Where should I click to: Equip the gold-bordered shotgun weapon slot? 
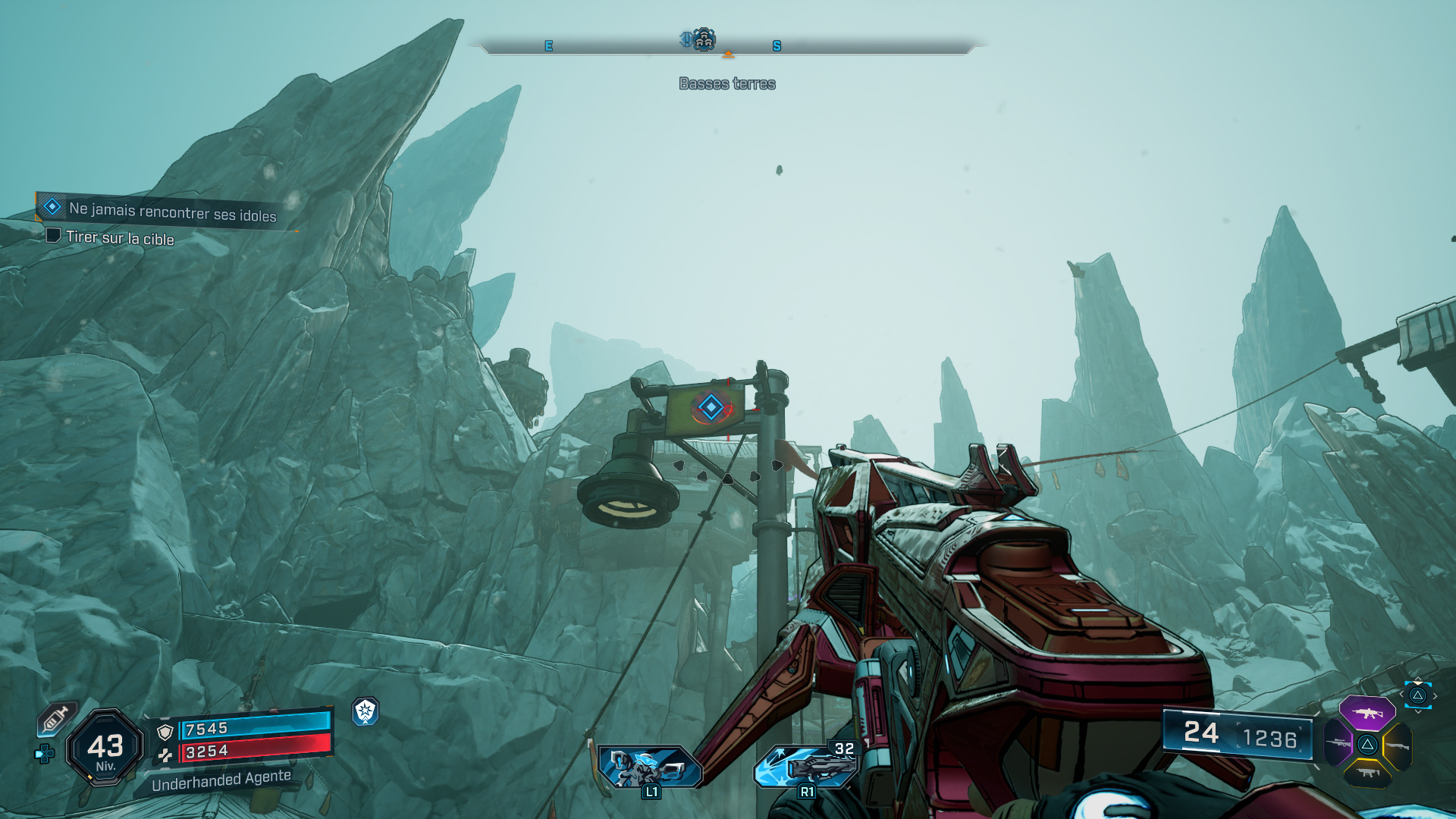pos(1397,746)
